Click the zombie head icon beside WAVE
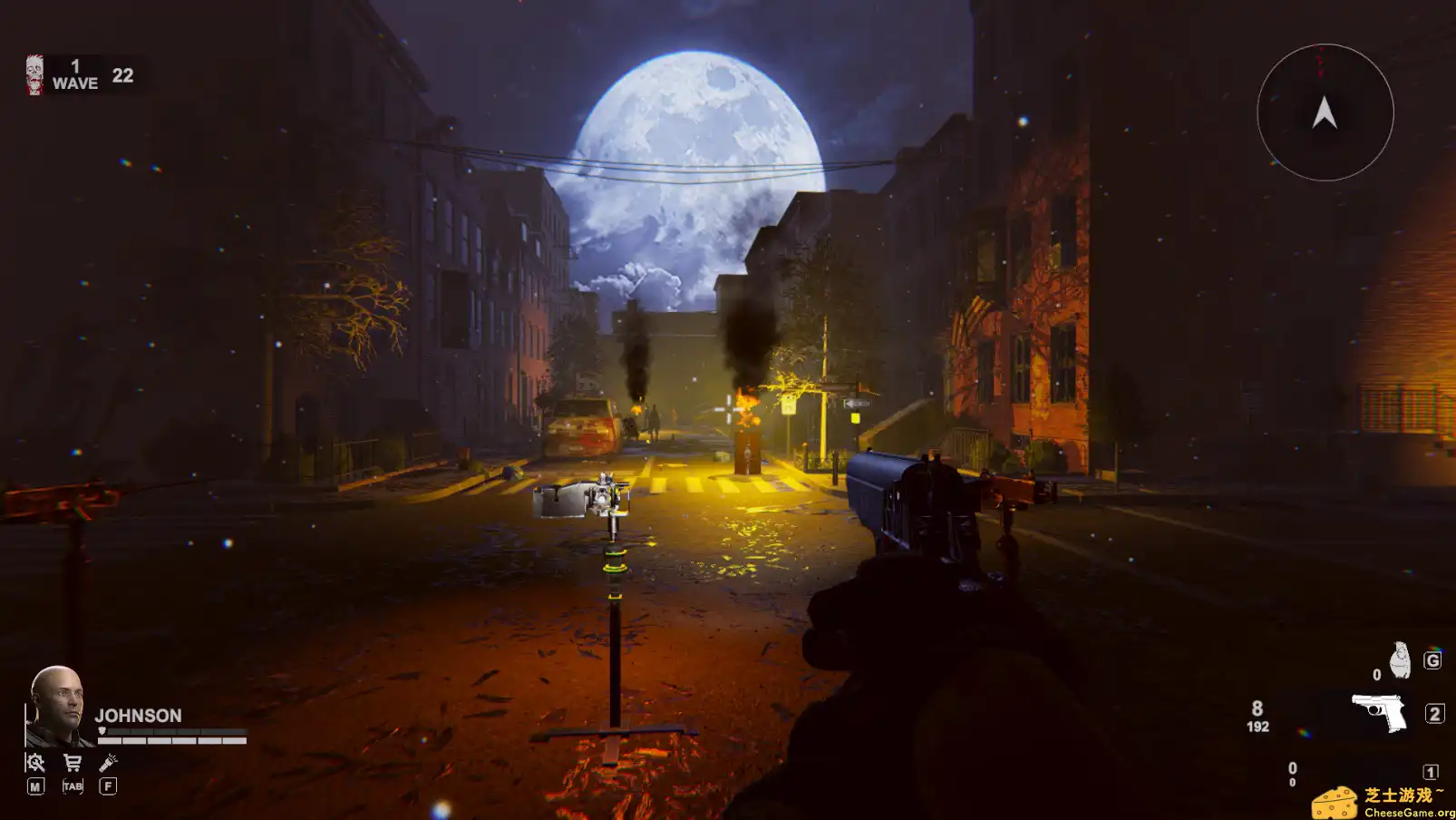Image resolution: width=1456 pixels, height=820 pixels. pyautogui.click(x=34, y=73)
